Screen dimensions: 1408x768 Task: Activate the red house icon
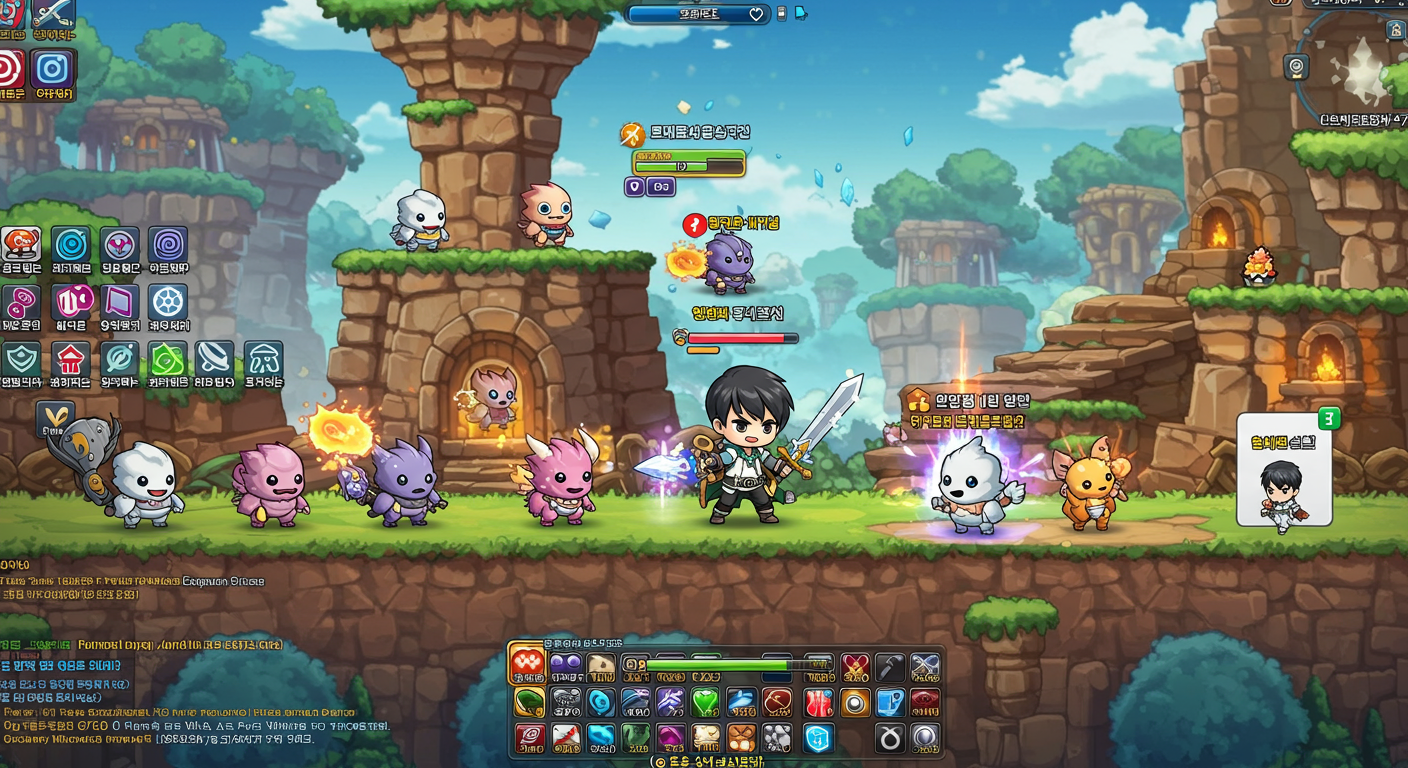70,358
